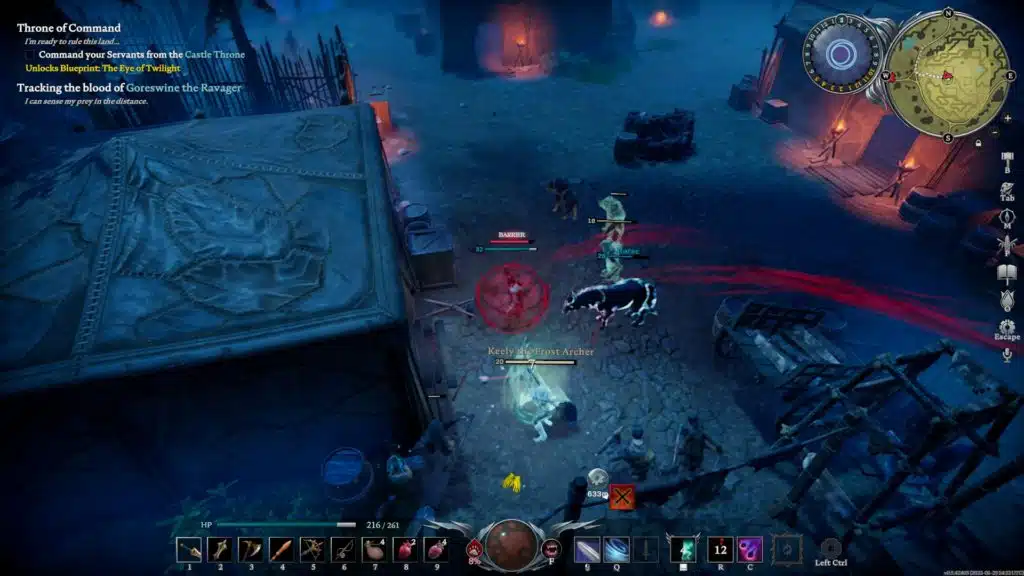Screen dimensions: 1024x576
Task: Select the crossbow in hotbar slot 5
Action: click(x=313, y=548)
